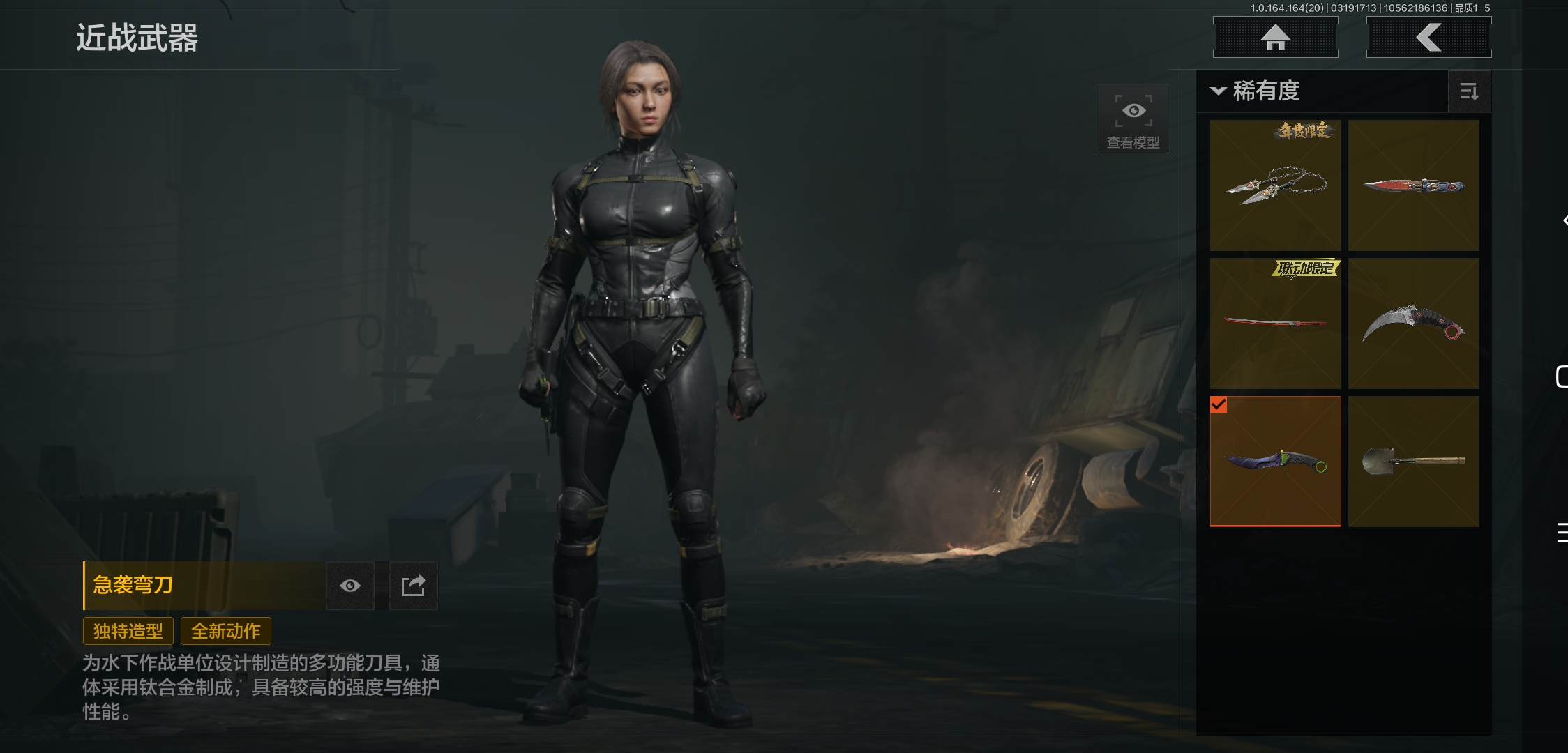Open the 稀有度 sort dropdown
Image resolution: width=1568 pixels, height=753 pixels.
(1256, 91)
